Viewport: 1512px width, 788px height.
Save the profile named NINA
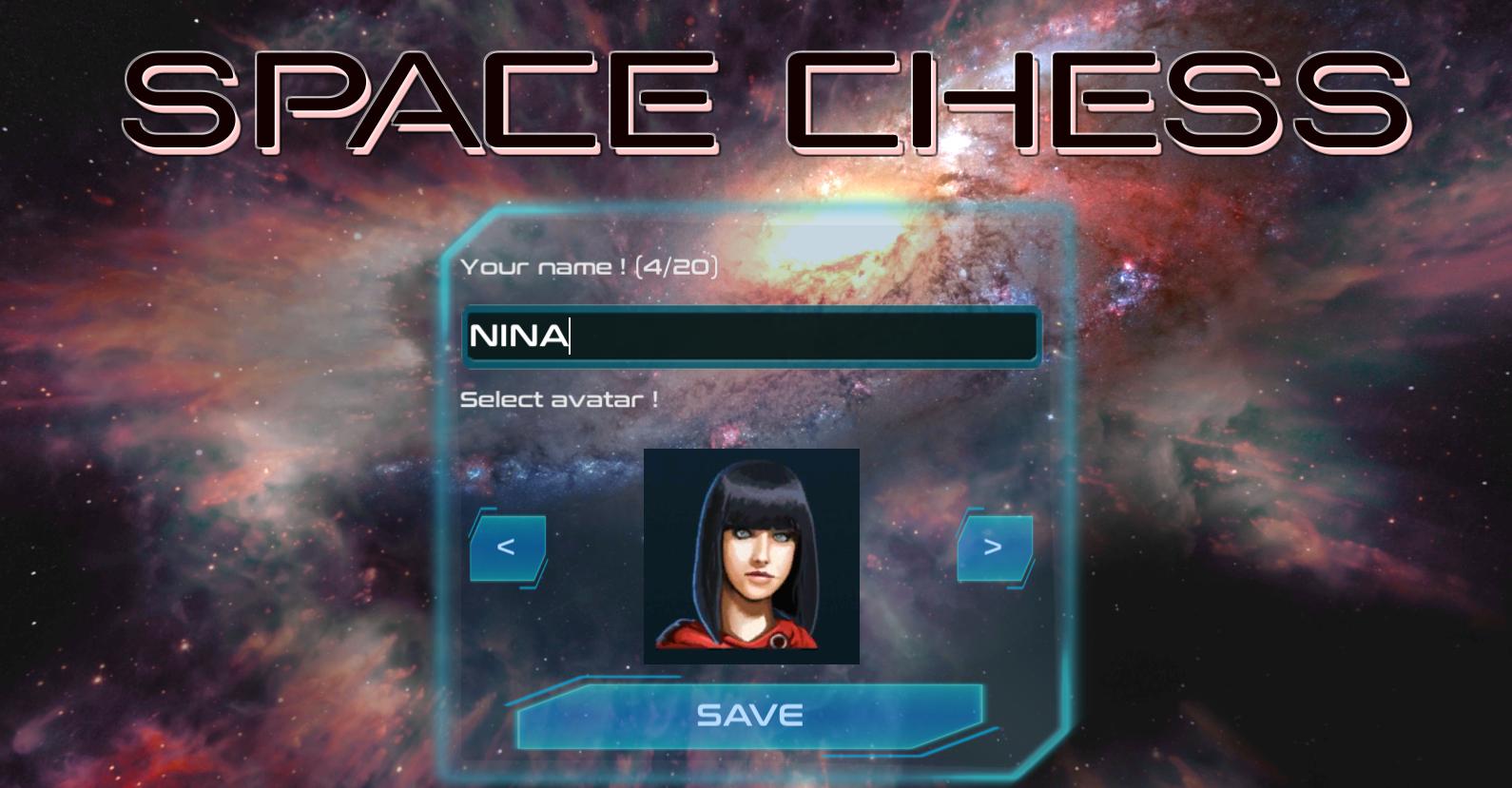(750, 713)
